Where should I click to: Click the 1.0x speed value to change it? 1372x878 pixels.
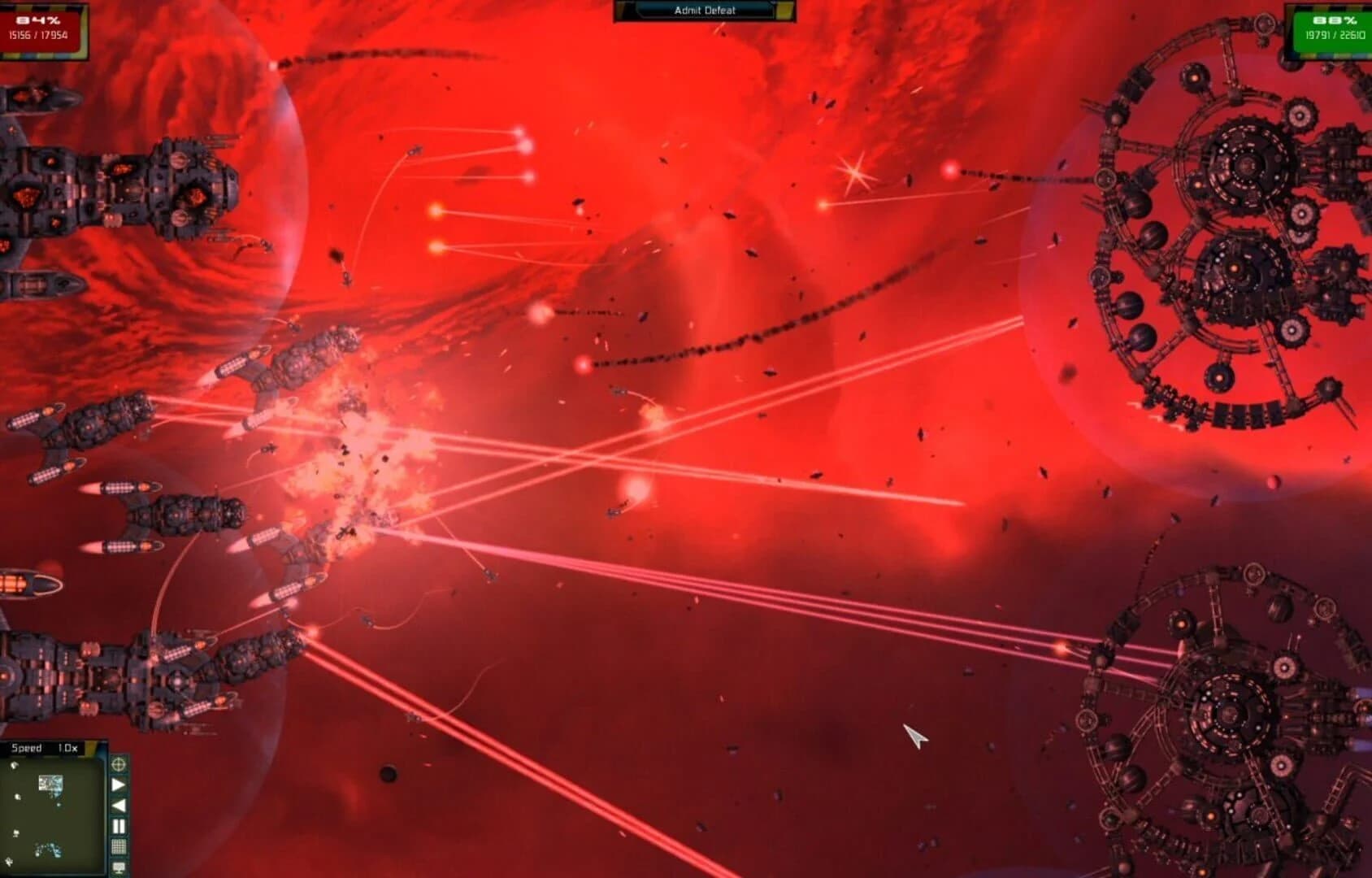[67, 748]
